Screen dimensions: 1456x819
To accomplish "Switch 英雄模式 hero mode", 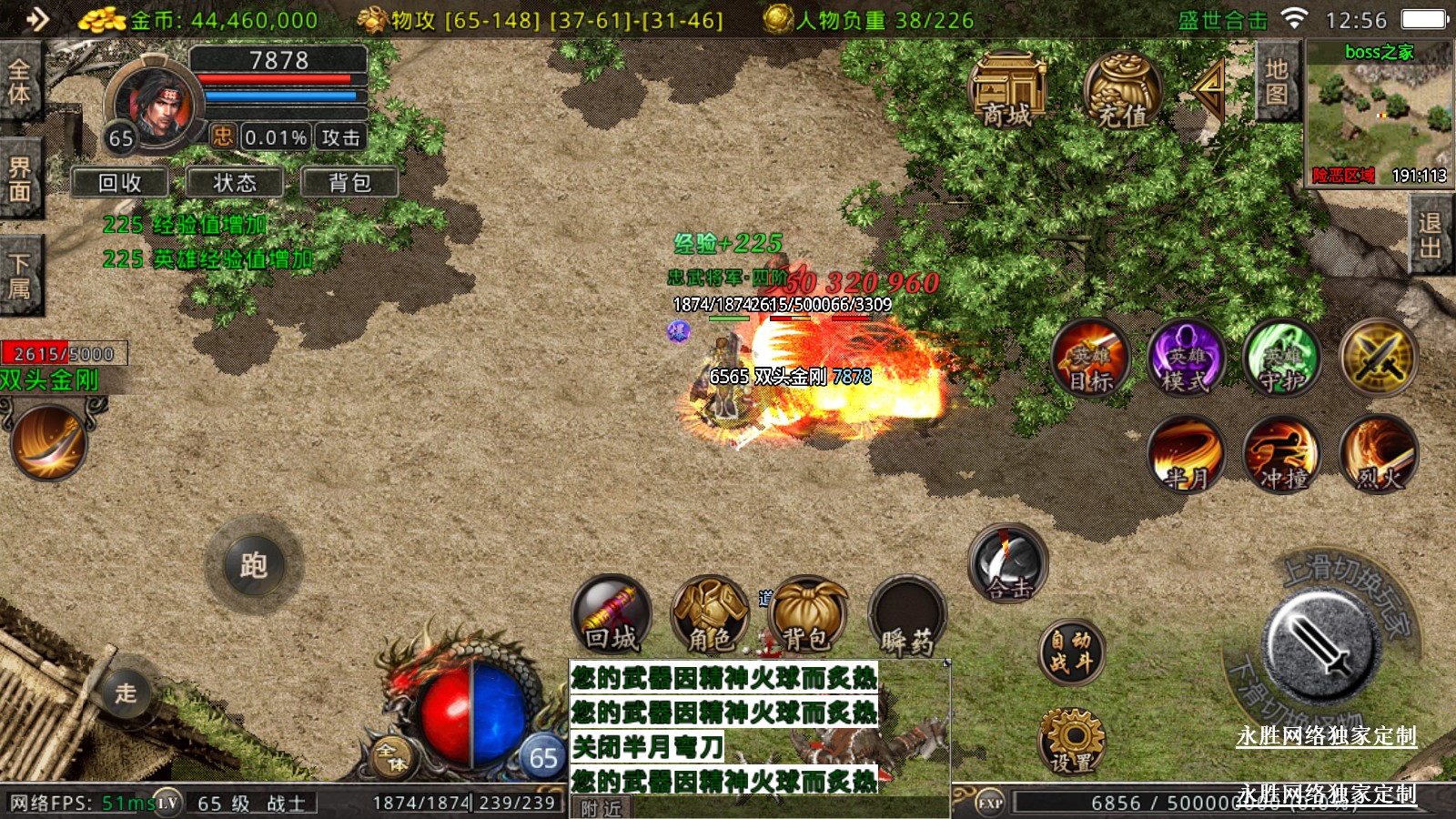I will tap(1186, 358).
